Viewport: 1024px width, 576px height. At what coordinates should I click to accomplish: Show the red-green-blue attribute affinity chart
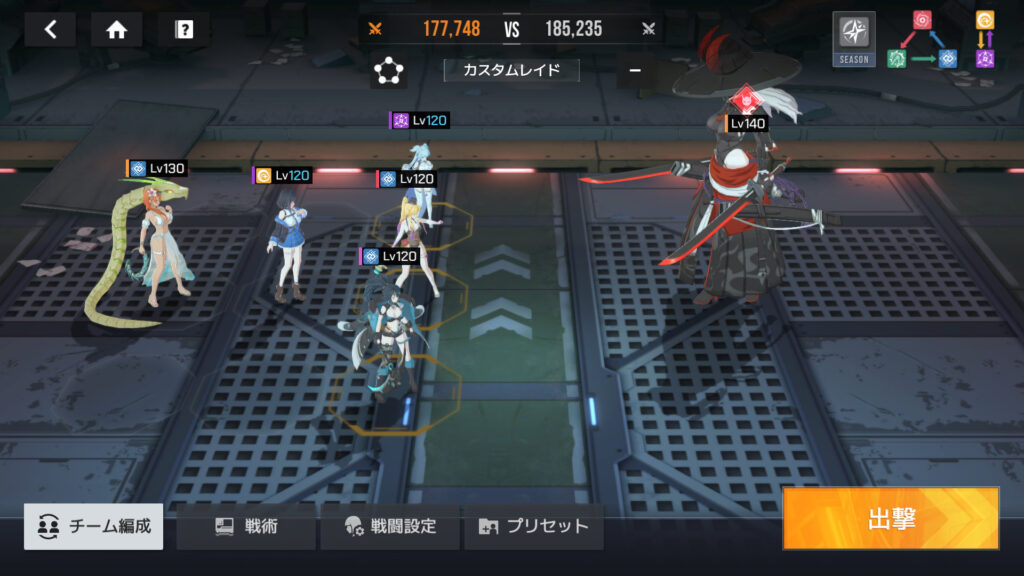coord(921,40)
